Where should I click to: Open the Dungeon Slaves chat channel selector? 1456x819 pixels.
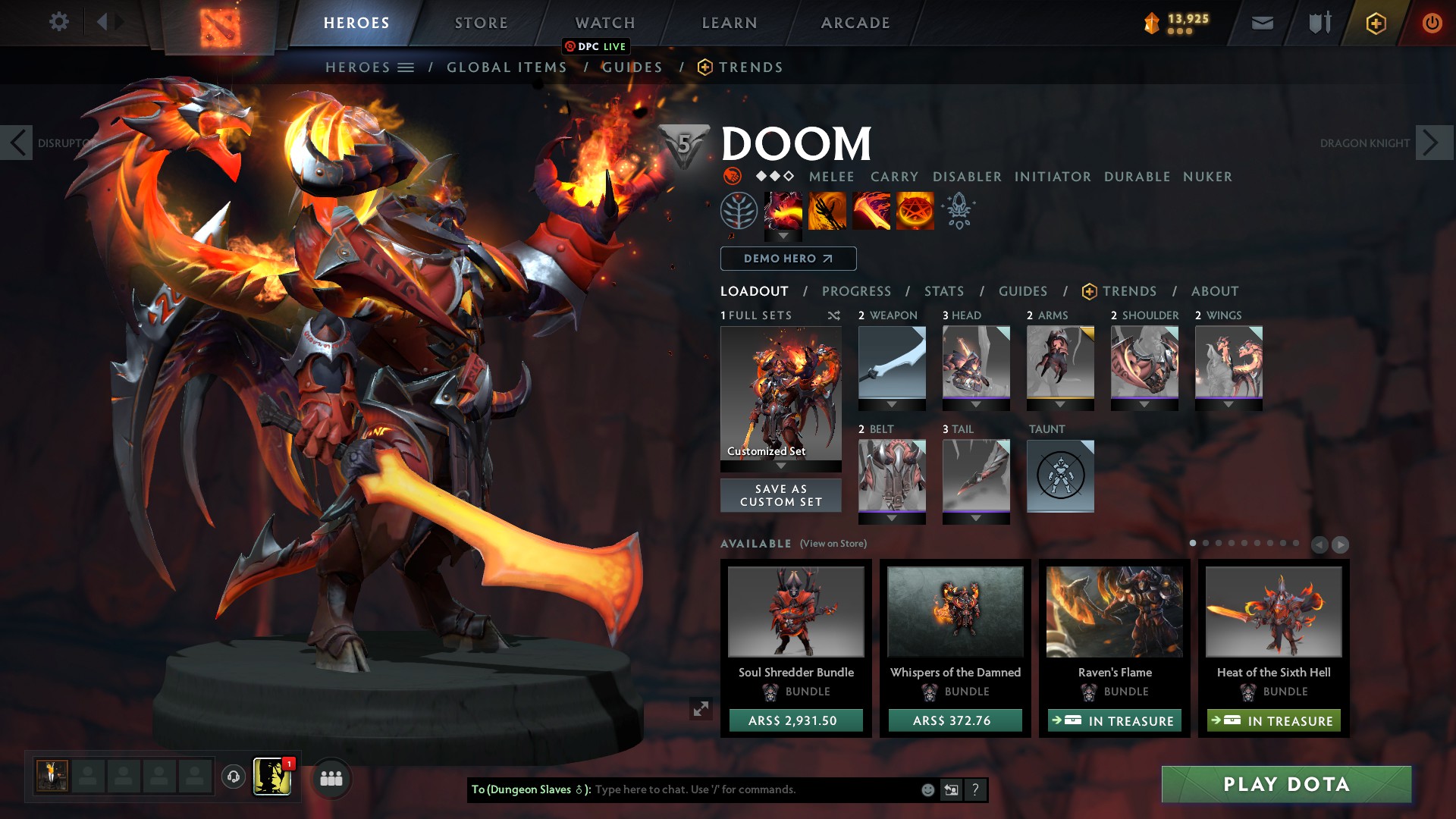[527, 789]
